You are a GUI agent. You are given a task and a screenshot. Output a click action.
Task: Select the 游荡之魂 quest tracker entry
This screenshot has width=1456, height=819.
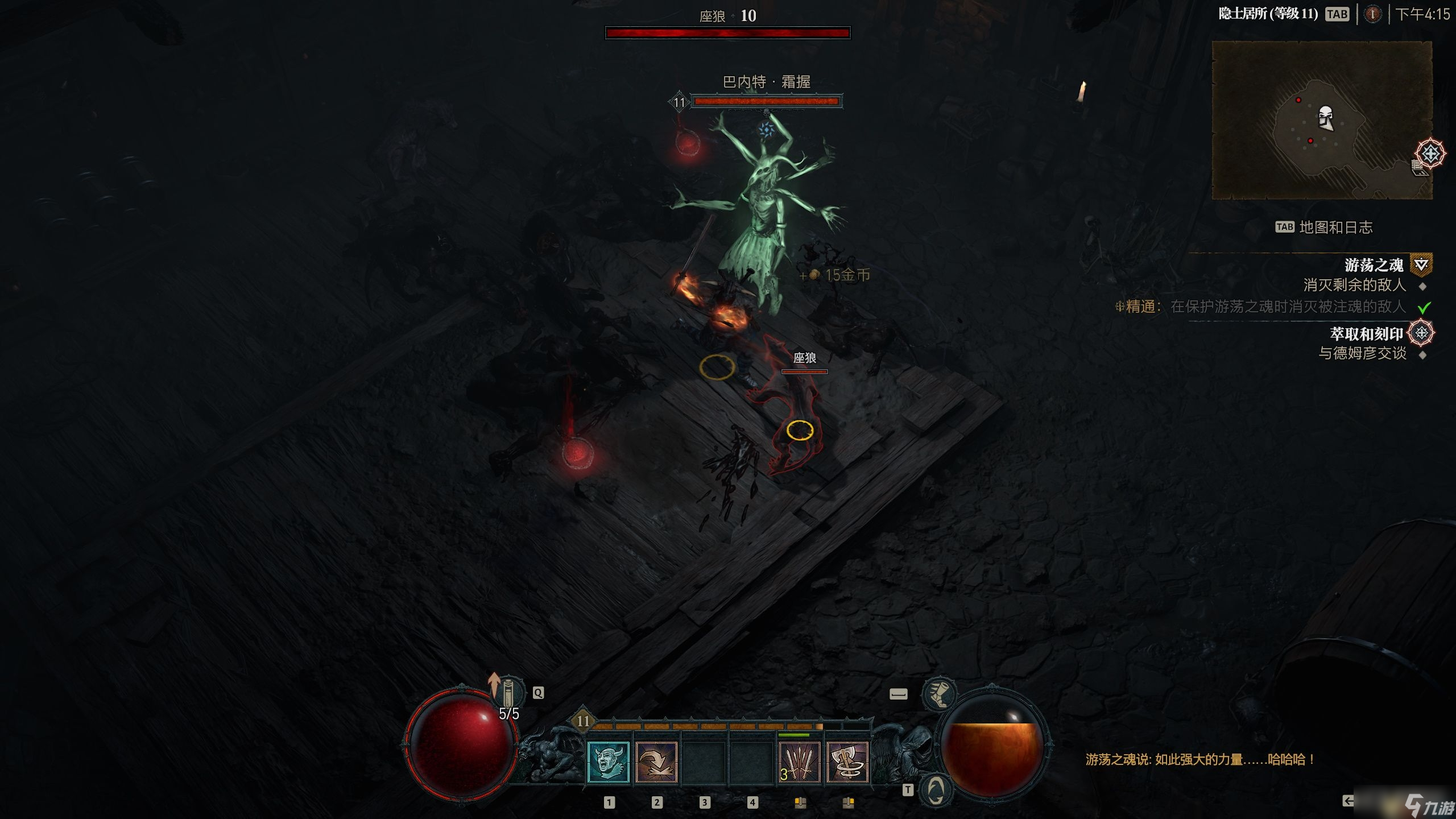pos(1374,265)
